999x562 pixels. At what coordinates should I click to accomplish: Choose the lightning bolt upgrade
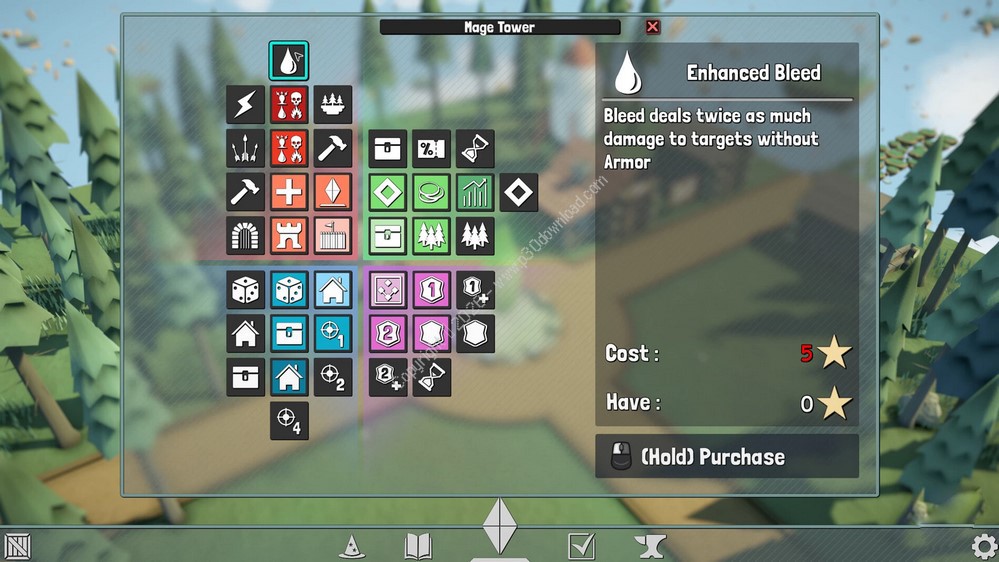[245, 105]
